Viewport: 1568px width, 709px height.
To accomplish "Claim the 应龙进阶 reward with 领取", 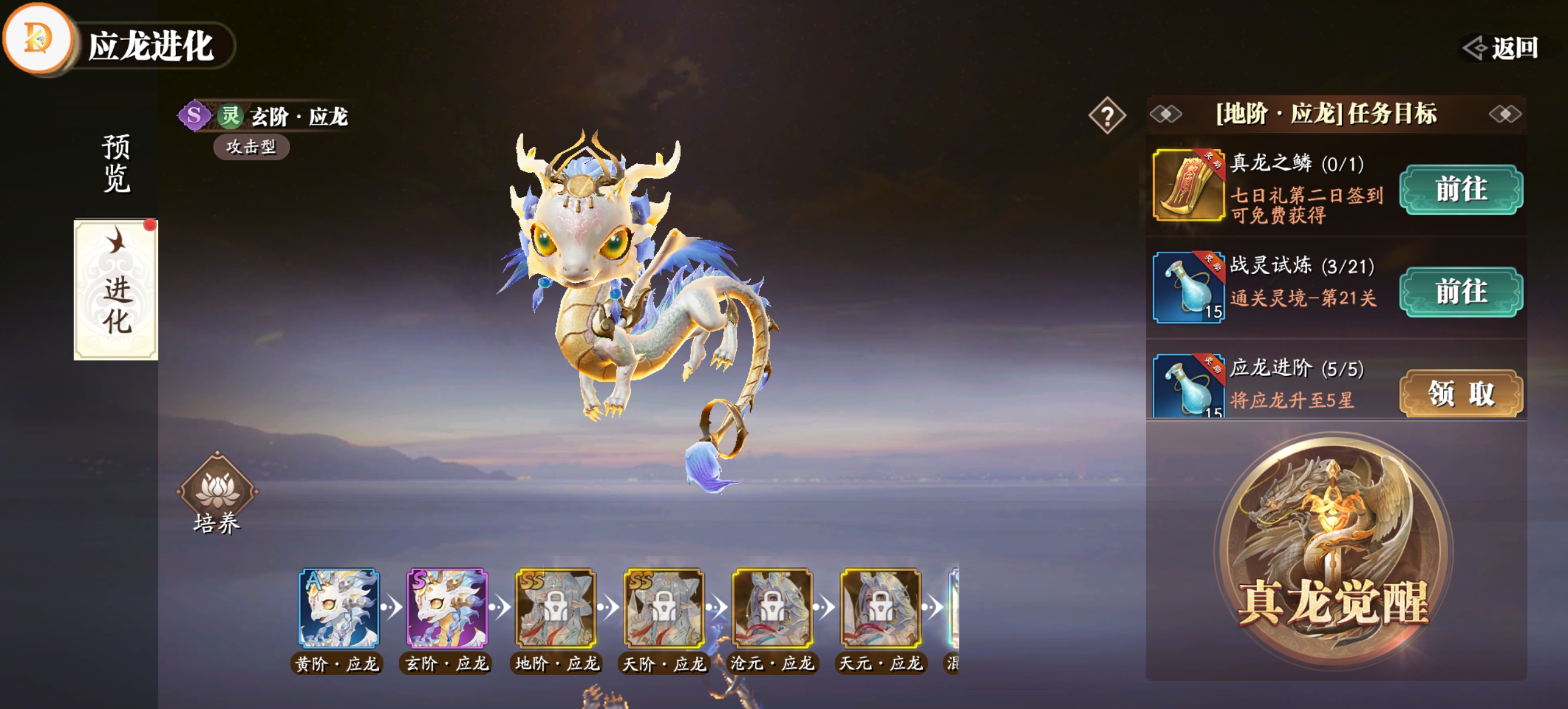I will 1460,393.
